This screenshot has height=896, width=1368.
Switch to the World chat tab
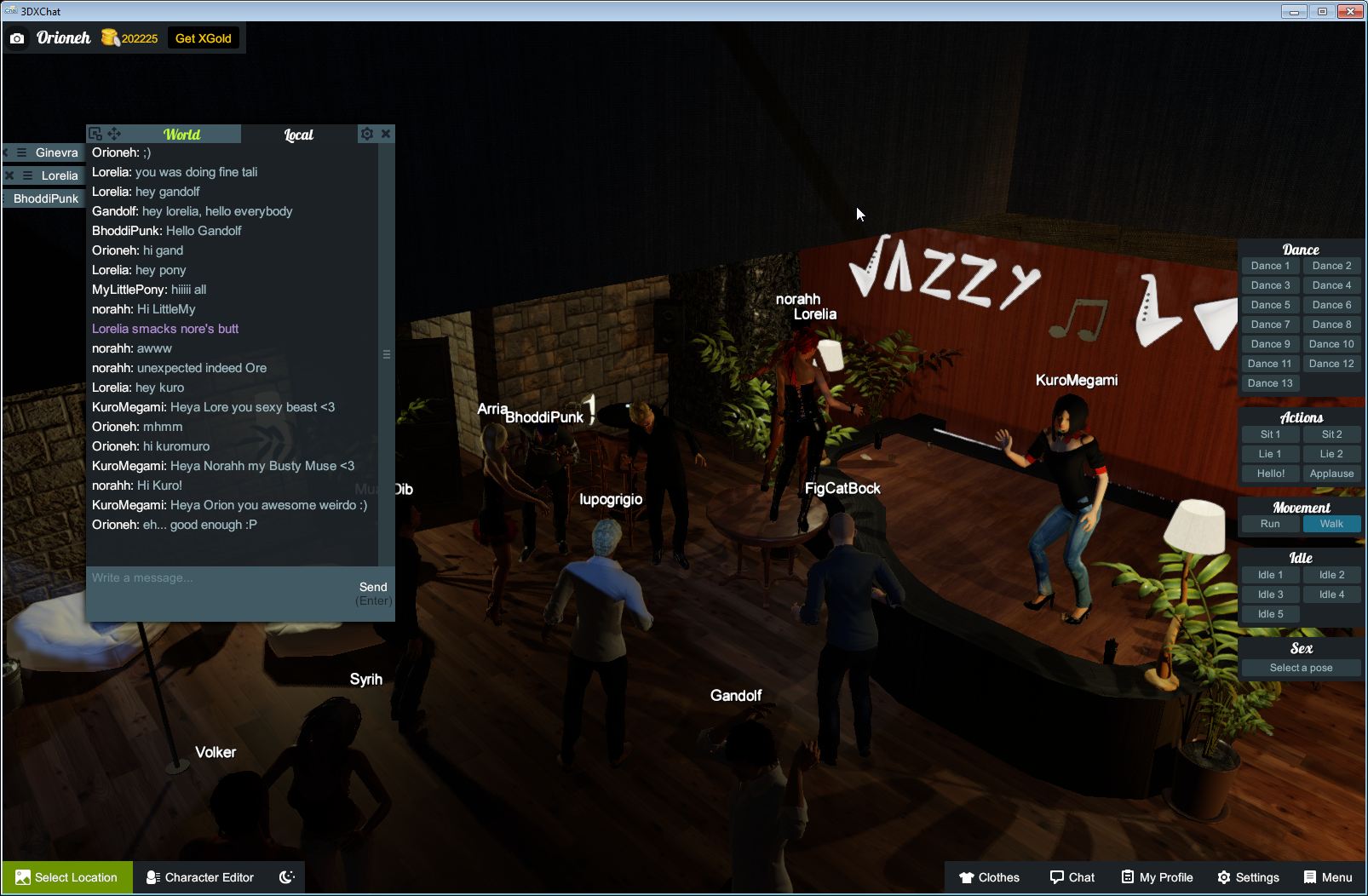pos(181,134)
